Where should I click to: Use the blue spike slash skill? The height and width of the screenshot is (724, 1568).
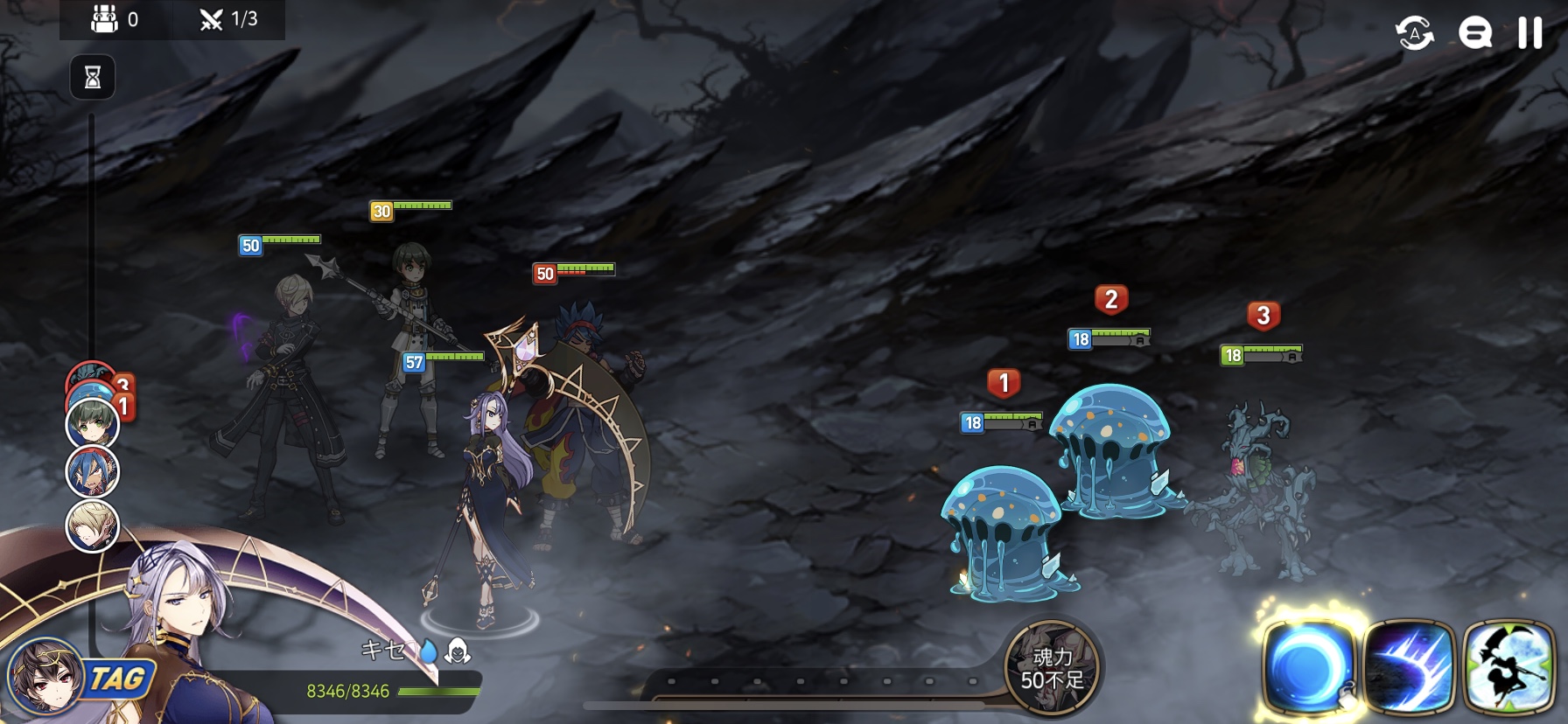1408,667
